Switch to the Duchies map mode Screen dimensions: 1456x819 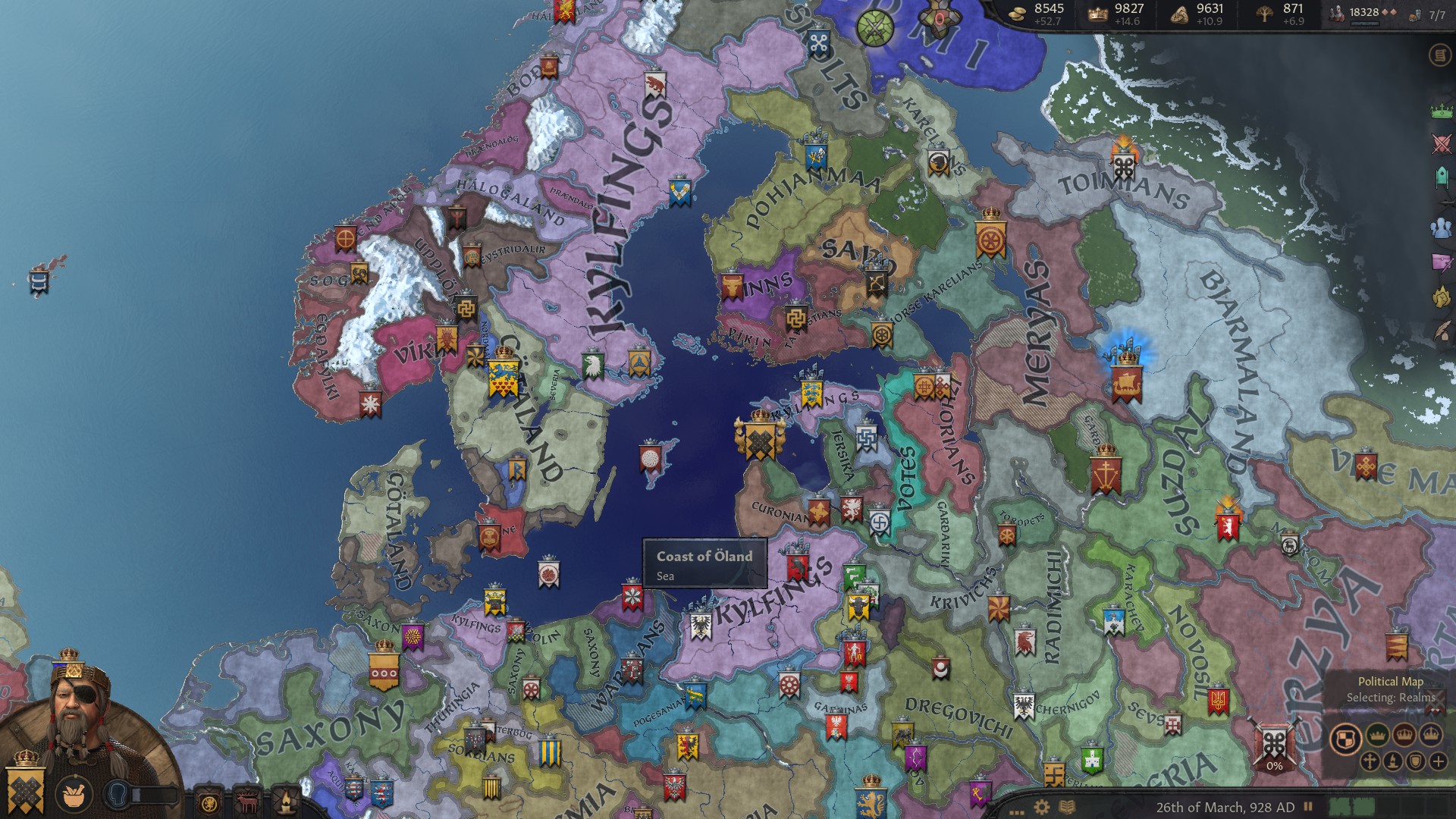1376,735
